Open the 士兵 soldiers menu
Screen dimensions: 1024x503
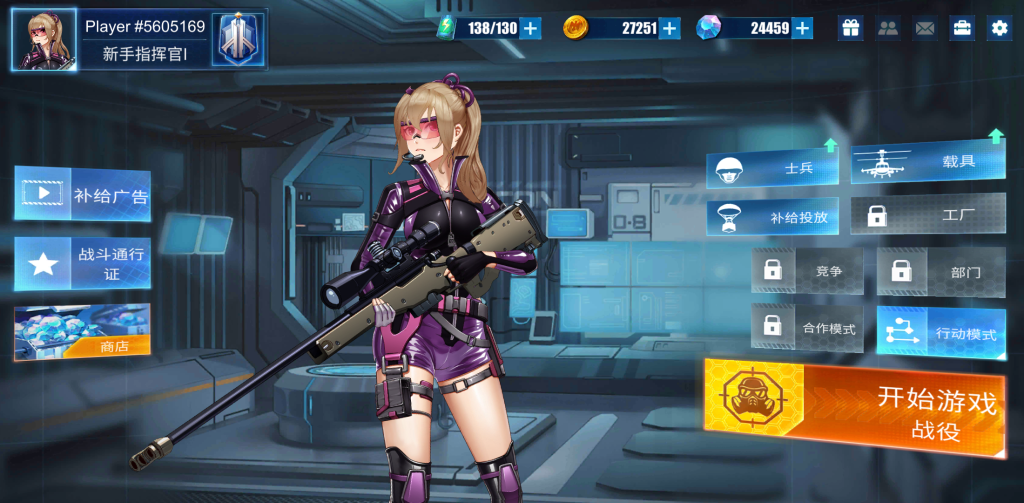pyautogui.click(x=772, y=169)
